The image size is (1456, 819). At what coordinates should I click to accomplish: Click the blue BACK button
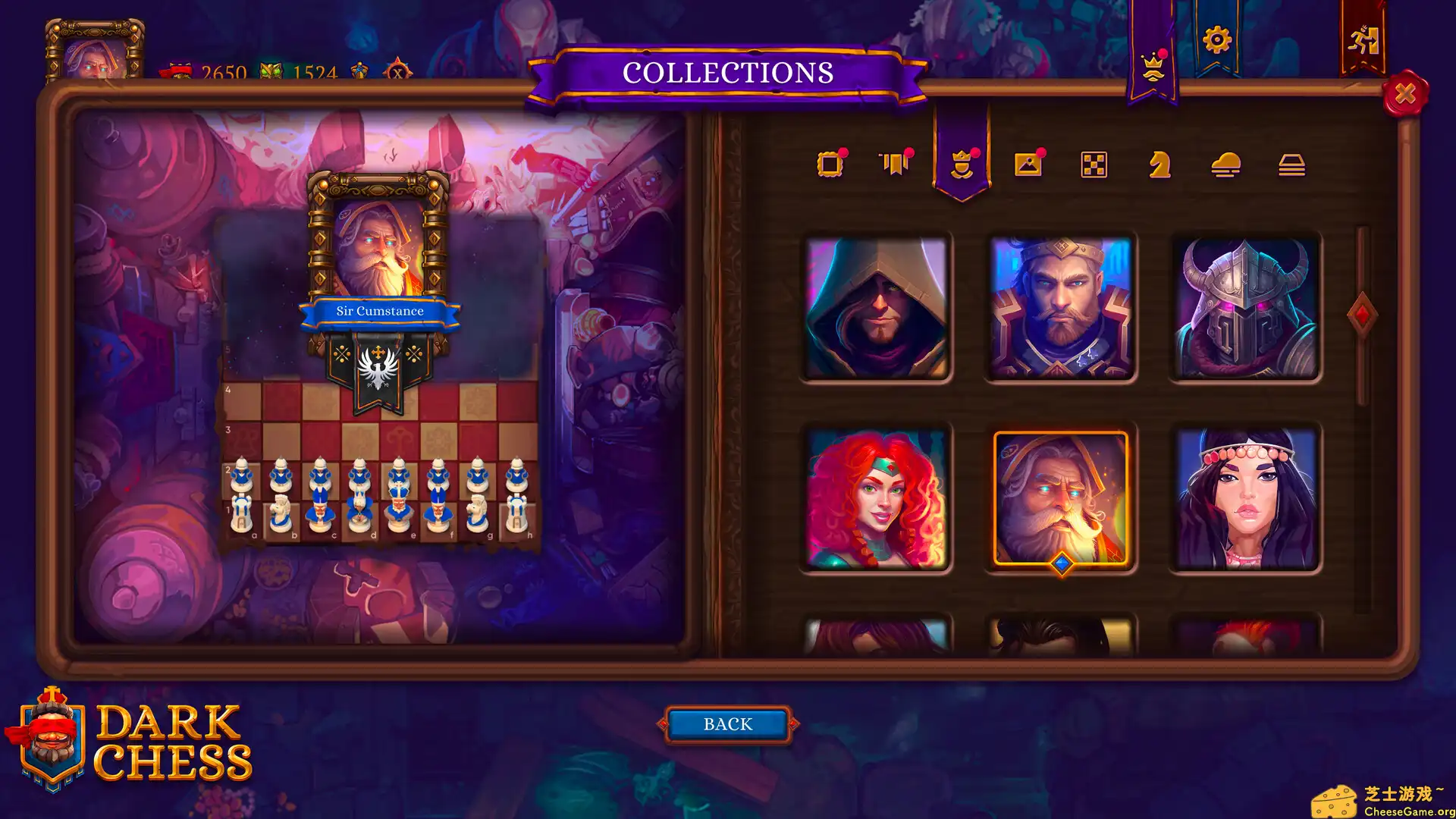[728, 724]
